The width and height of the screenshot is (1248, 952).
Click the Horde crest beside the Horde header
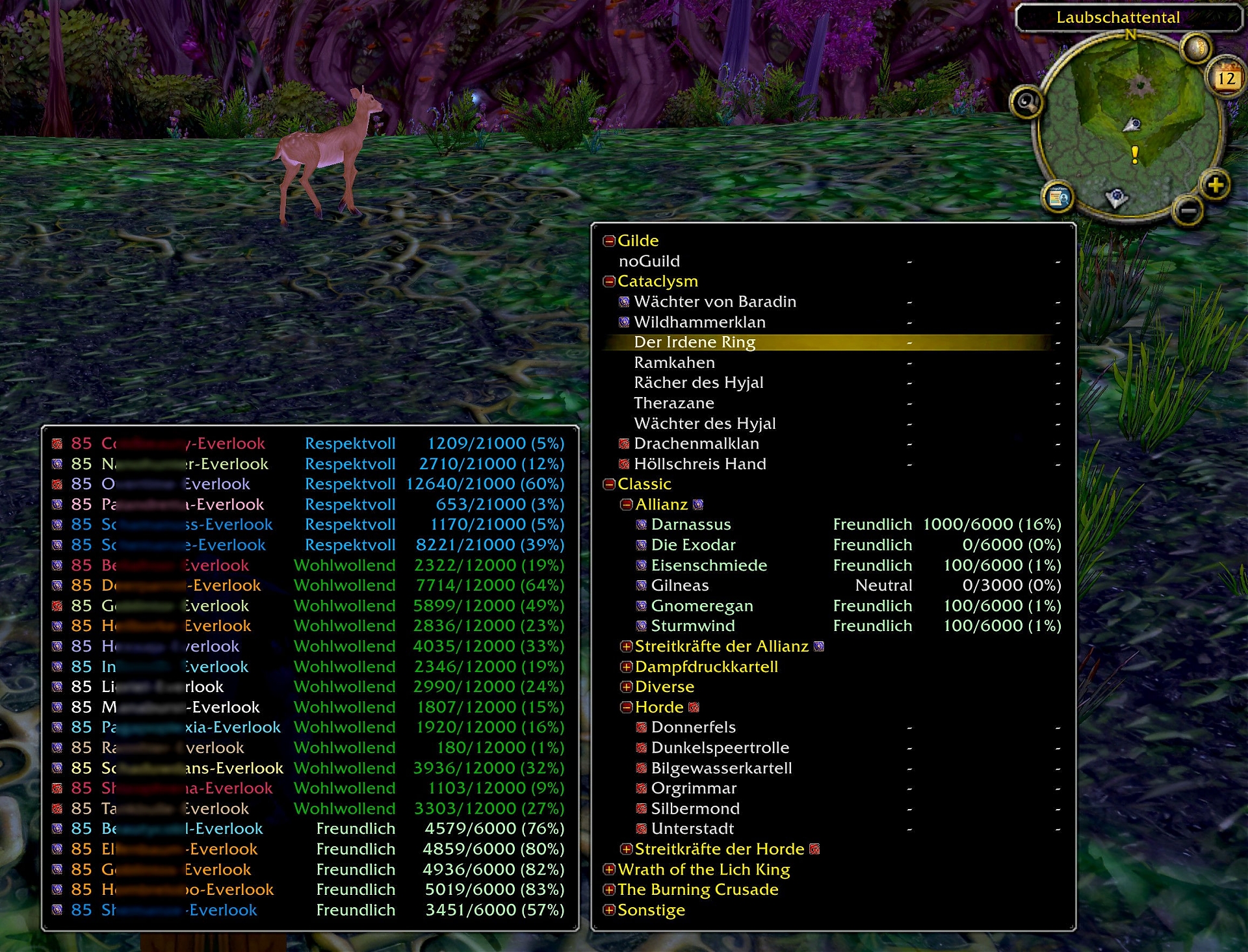coord(693,707)
